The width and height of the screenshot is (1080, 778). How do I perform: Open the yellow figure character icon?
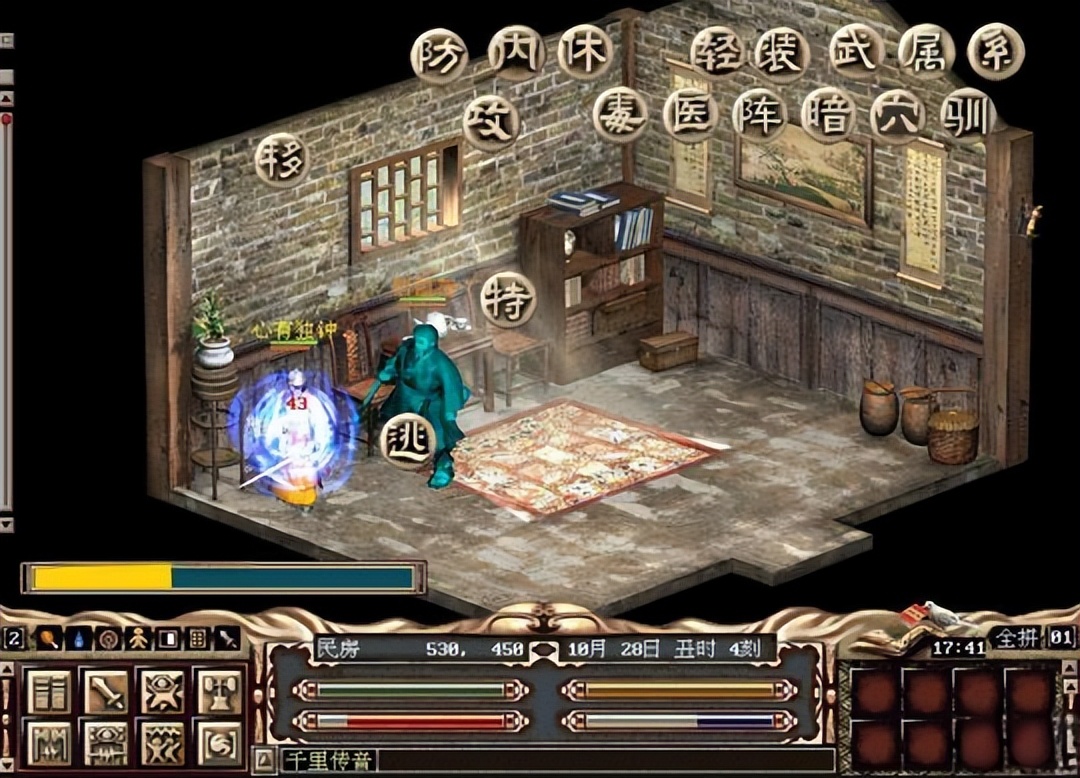pos(137,638)
